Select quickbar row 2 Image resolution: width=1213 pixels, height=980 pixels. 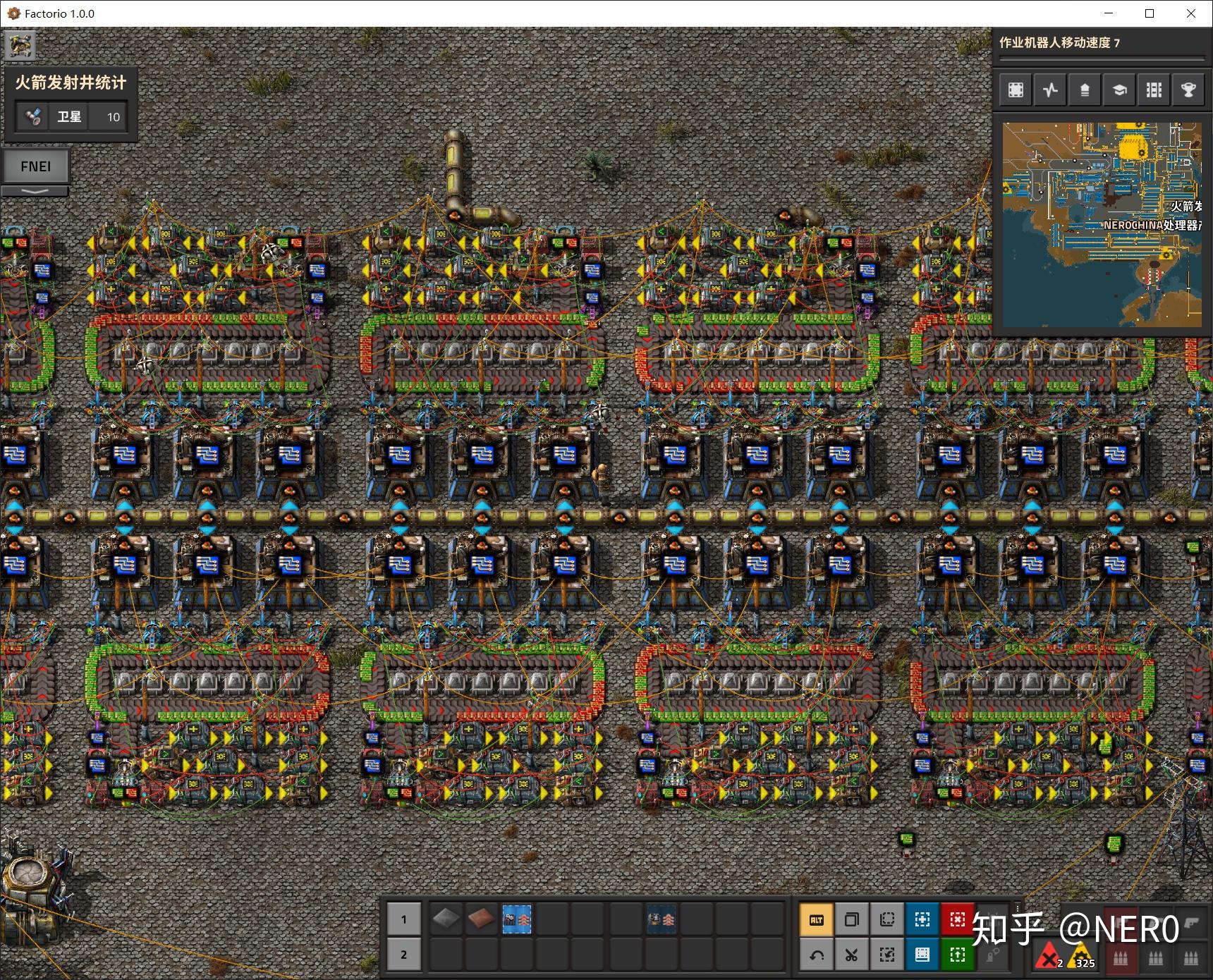[x=404, y=954]
